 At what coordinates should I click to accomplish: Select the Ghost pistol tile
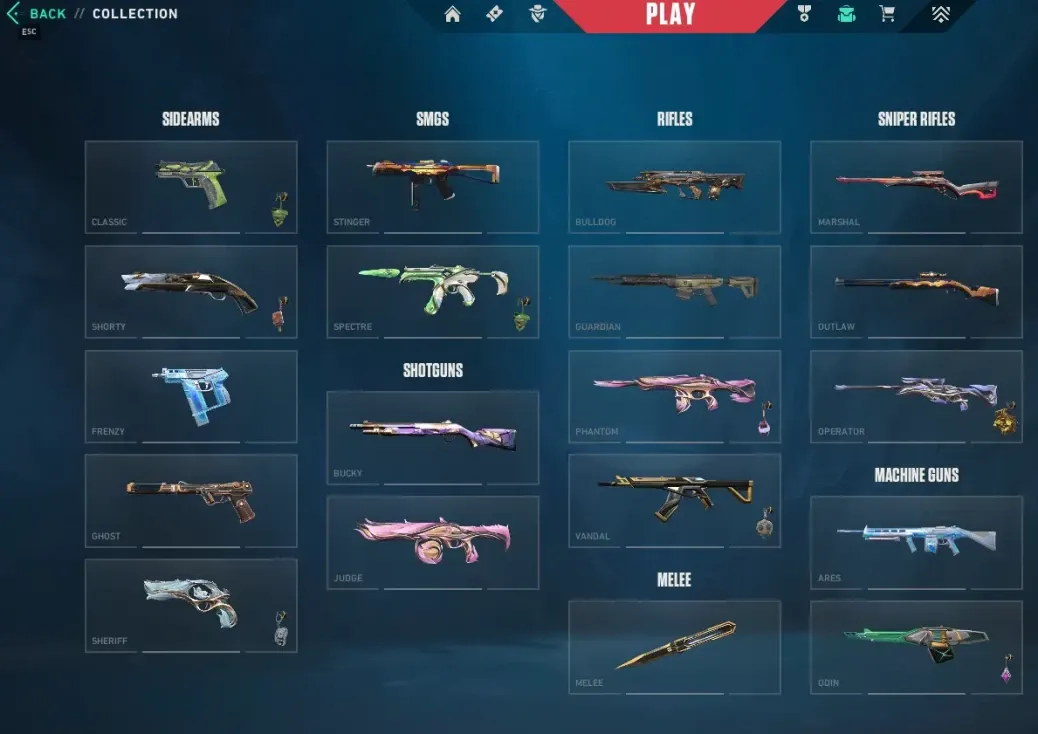click(x=190, y=500)
